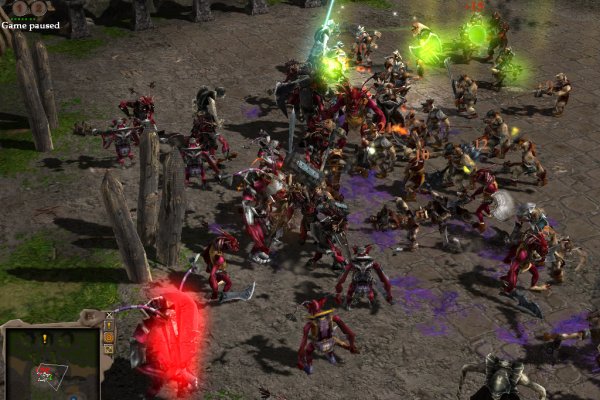Viewport: 600px width, 400px height.
Task: Click the exclamation mark button beside the minimap
Action: 109,324
